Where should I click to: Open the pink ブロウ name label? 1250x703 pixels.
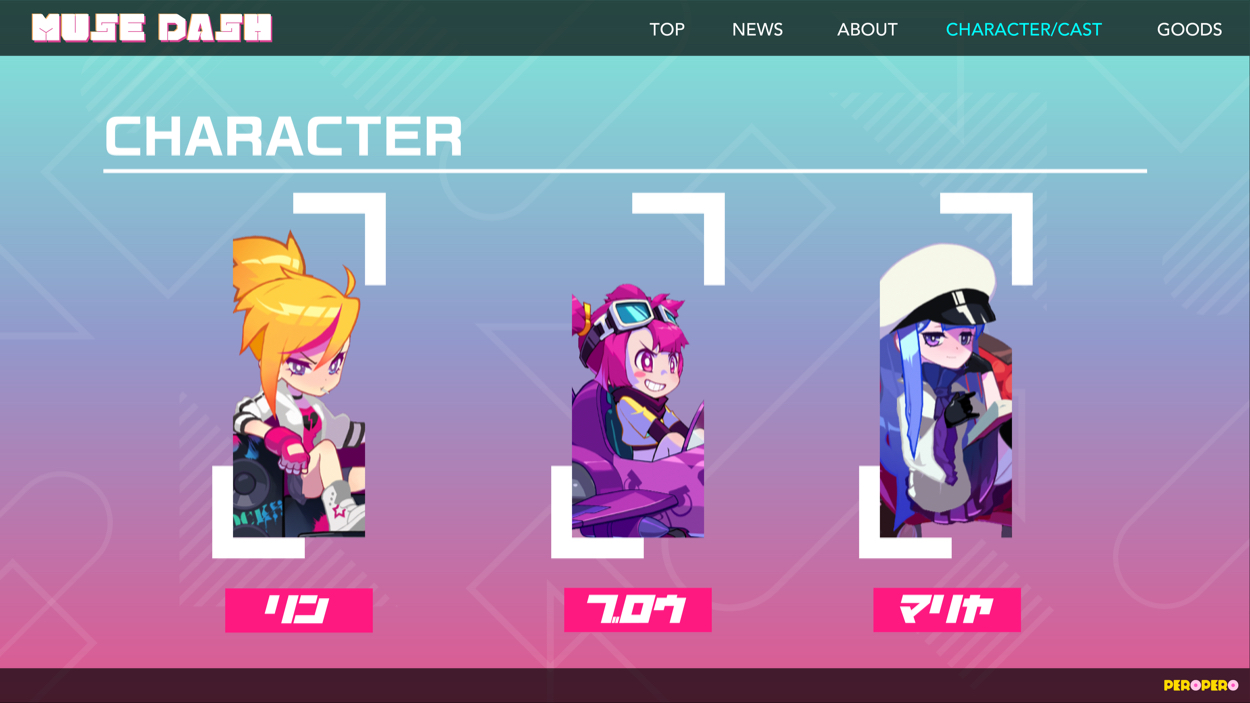(x=638, y=610)
